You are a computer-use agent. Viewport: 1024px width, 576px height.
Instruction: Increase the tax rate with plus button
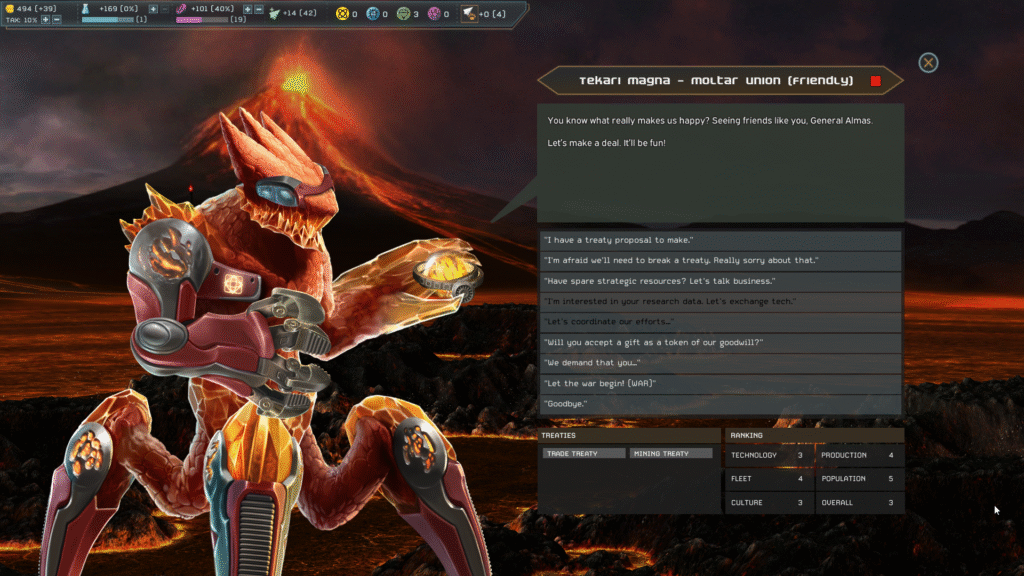click(x=46, y=20)
